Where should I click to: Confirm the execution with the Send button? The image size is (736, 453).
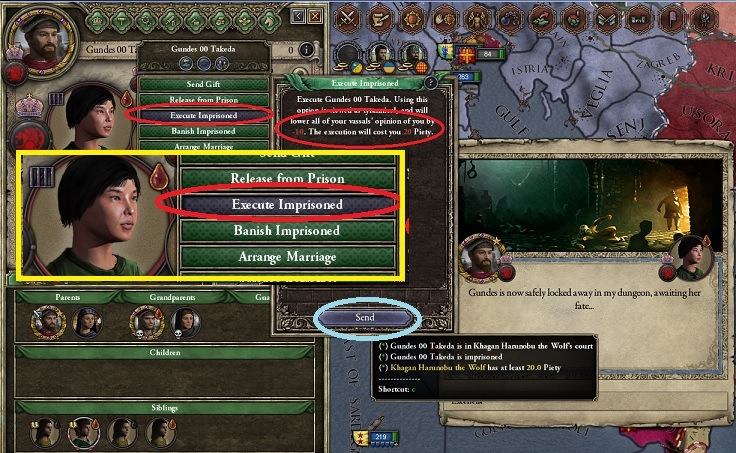(365, 317)
